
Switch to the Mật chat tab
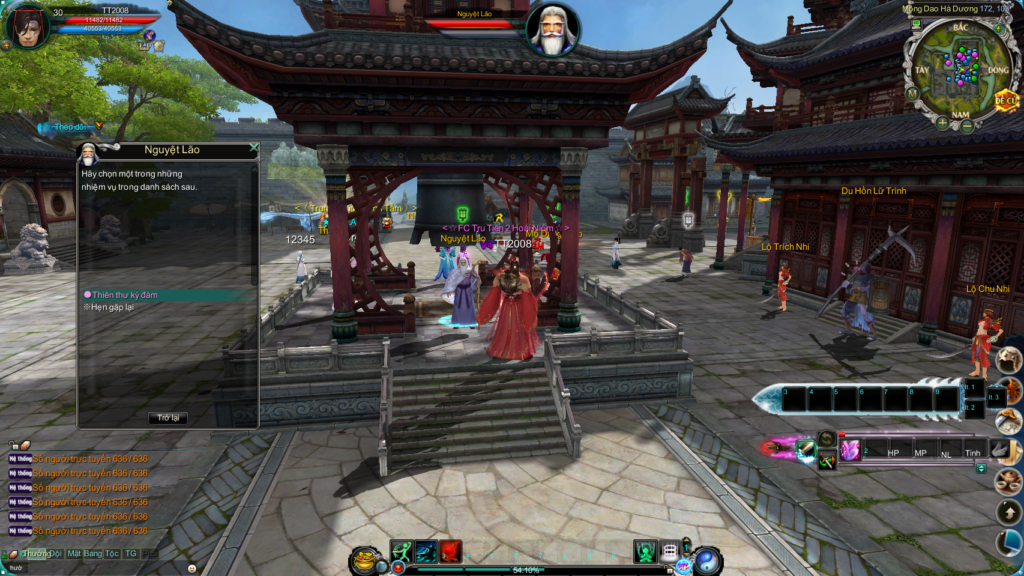tap(75, 553)
